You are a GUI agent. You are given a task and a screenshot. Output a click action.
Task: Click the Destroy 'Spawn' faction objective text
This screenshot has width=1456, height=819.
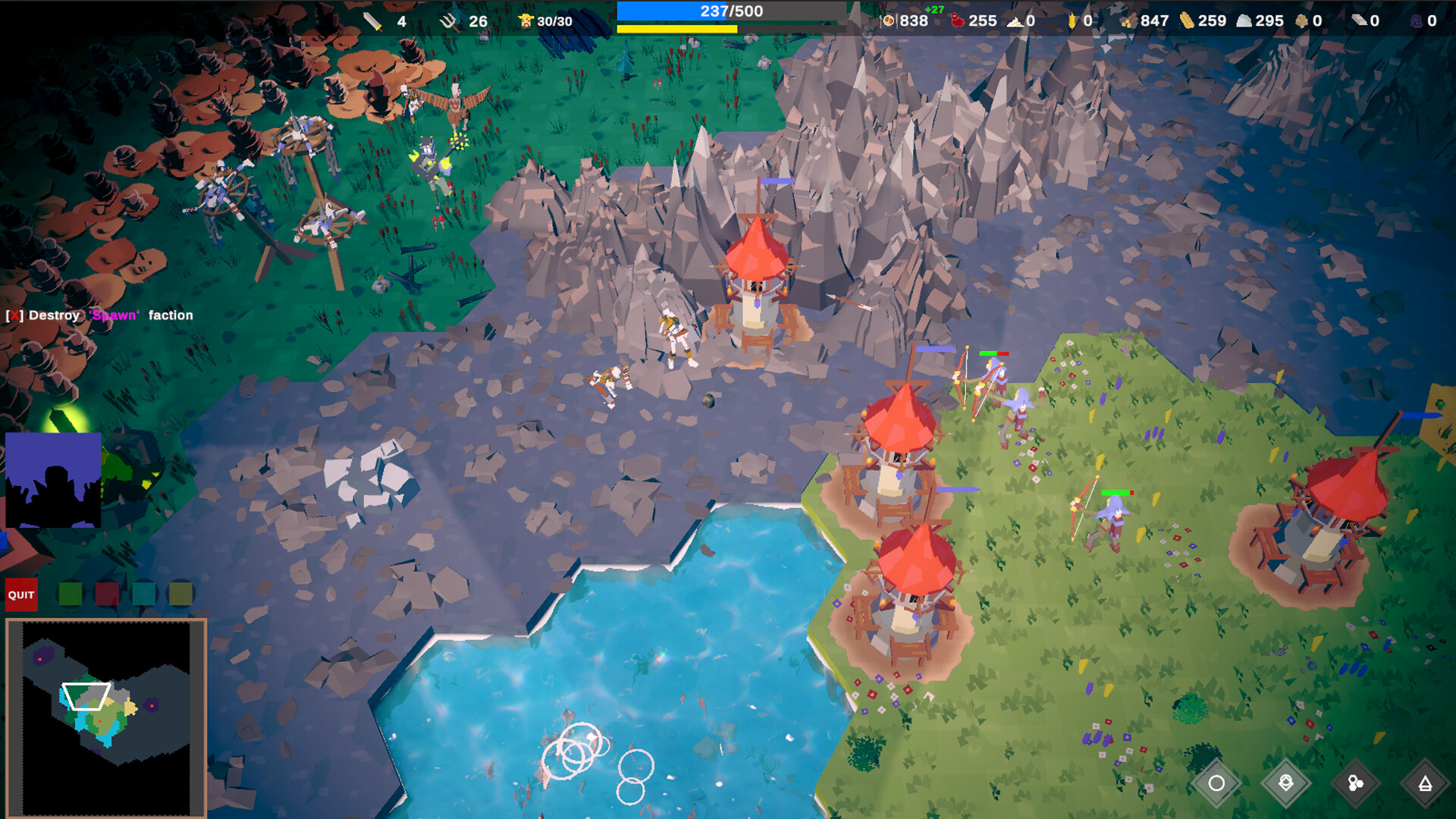pos(99,313)
